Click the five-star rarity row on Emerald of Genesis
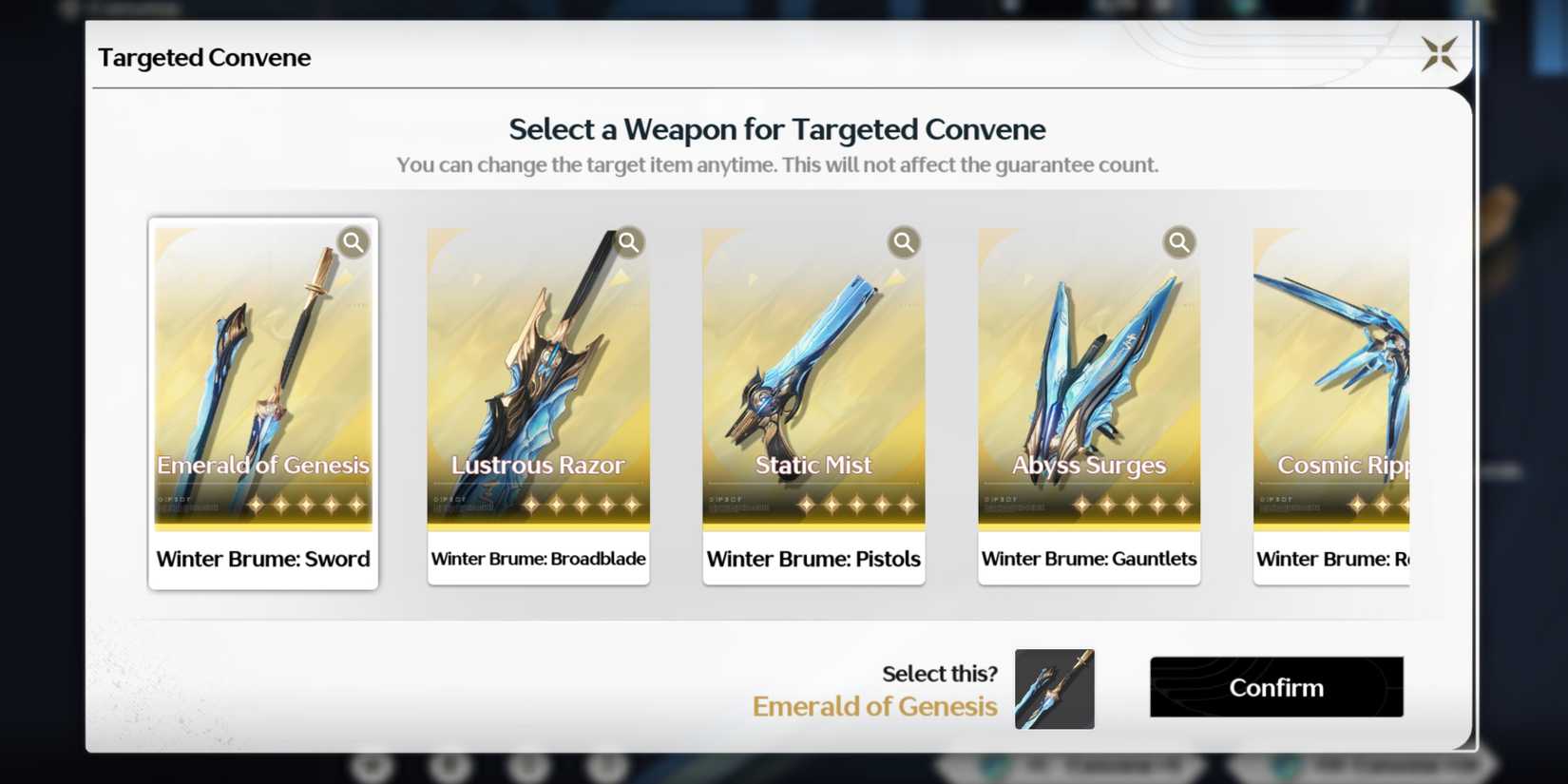The width and height of the screenshot is (1568, 784). pos(302,505)
